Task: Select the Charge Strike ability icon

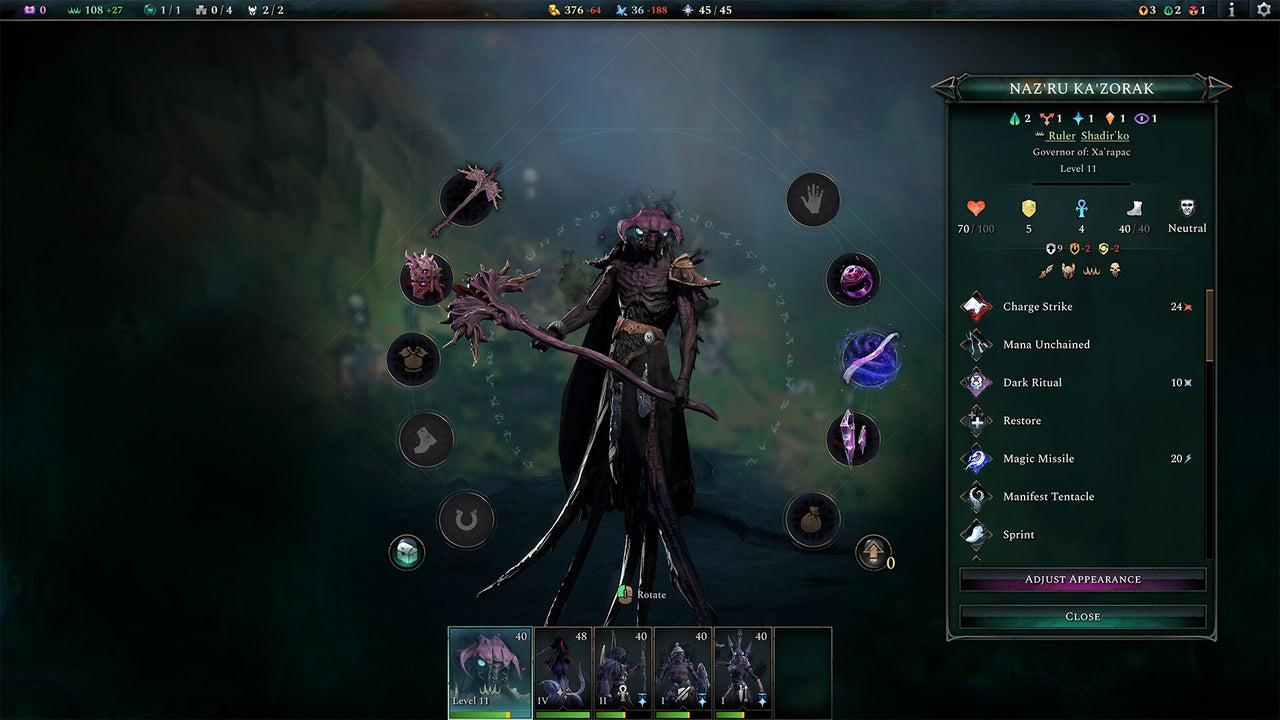Action: click(x=977, y=306)
